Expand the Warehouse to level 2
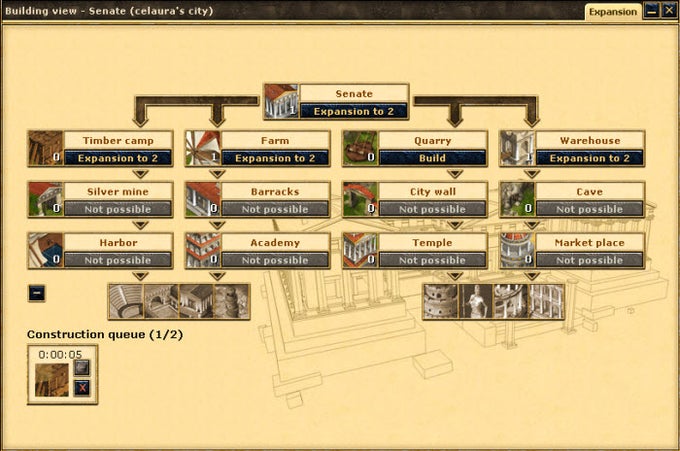This screenshot has height=451, width=680. 589,158
